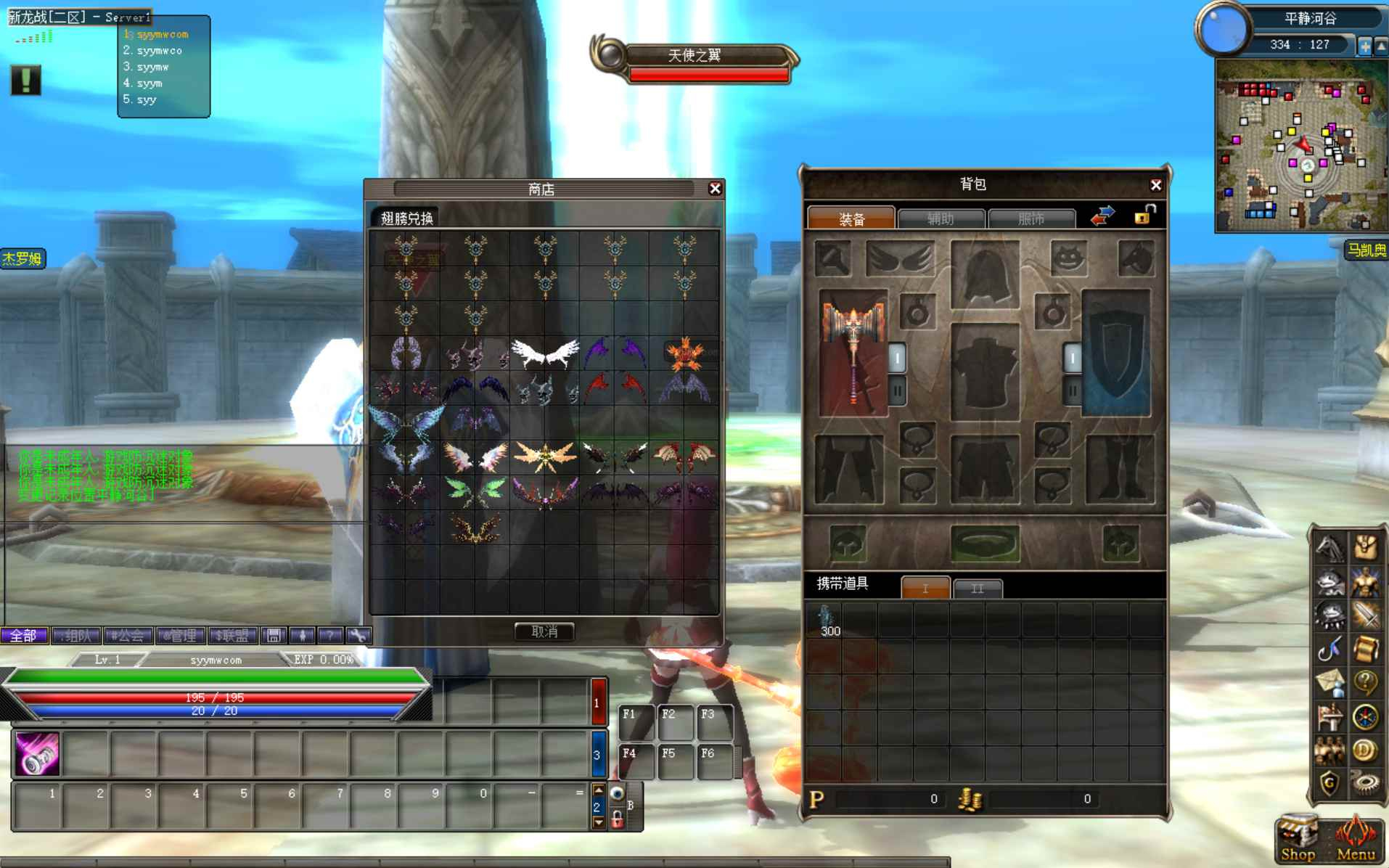Open the 翅膀兑换 wing exchange tab
Image resolution: width=1389 pixels, height=868 pixels.
[406, 218]
